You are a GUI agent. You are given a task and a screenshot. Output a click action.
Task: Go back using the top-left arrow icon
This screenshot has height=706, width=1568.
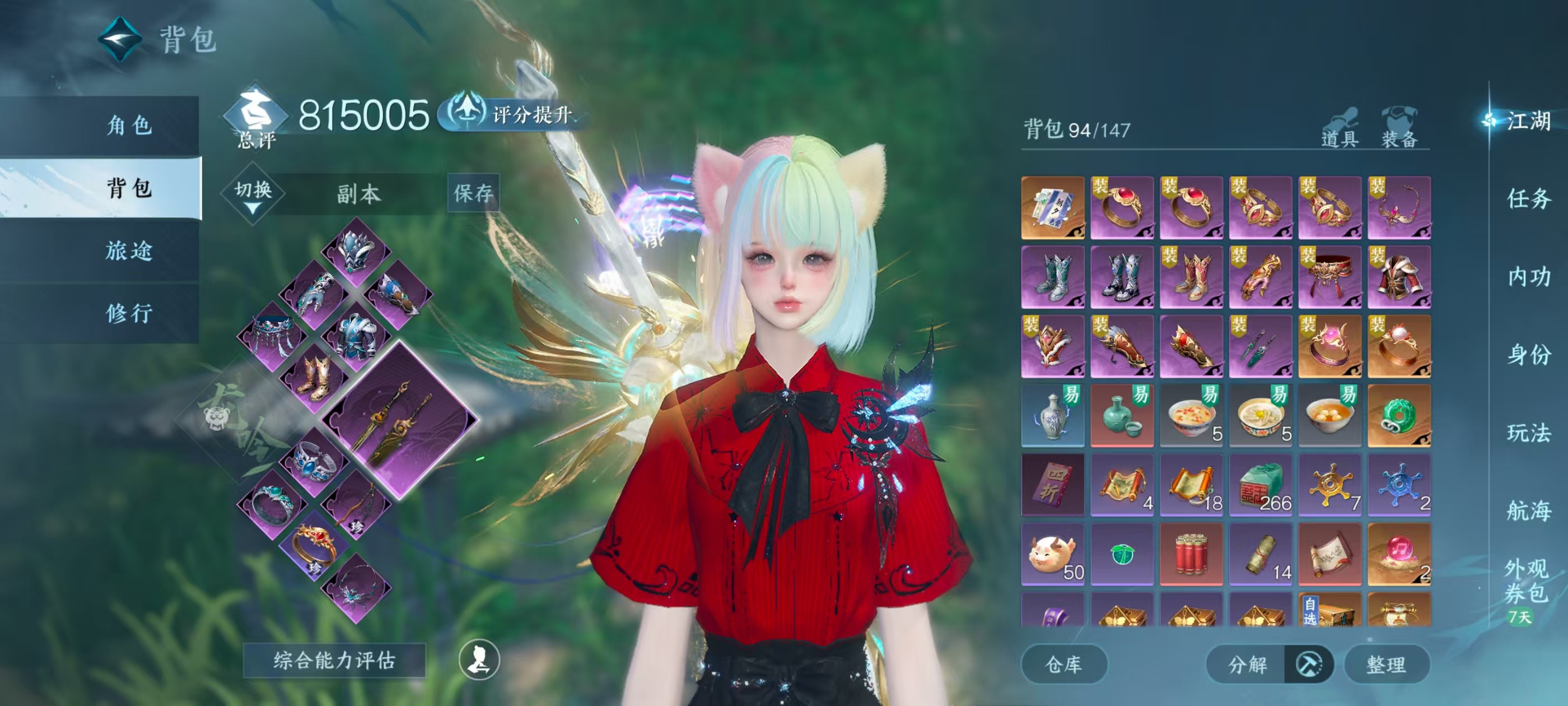120,39
